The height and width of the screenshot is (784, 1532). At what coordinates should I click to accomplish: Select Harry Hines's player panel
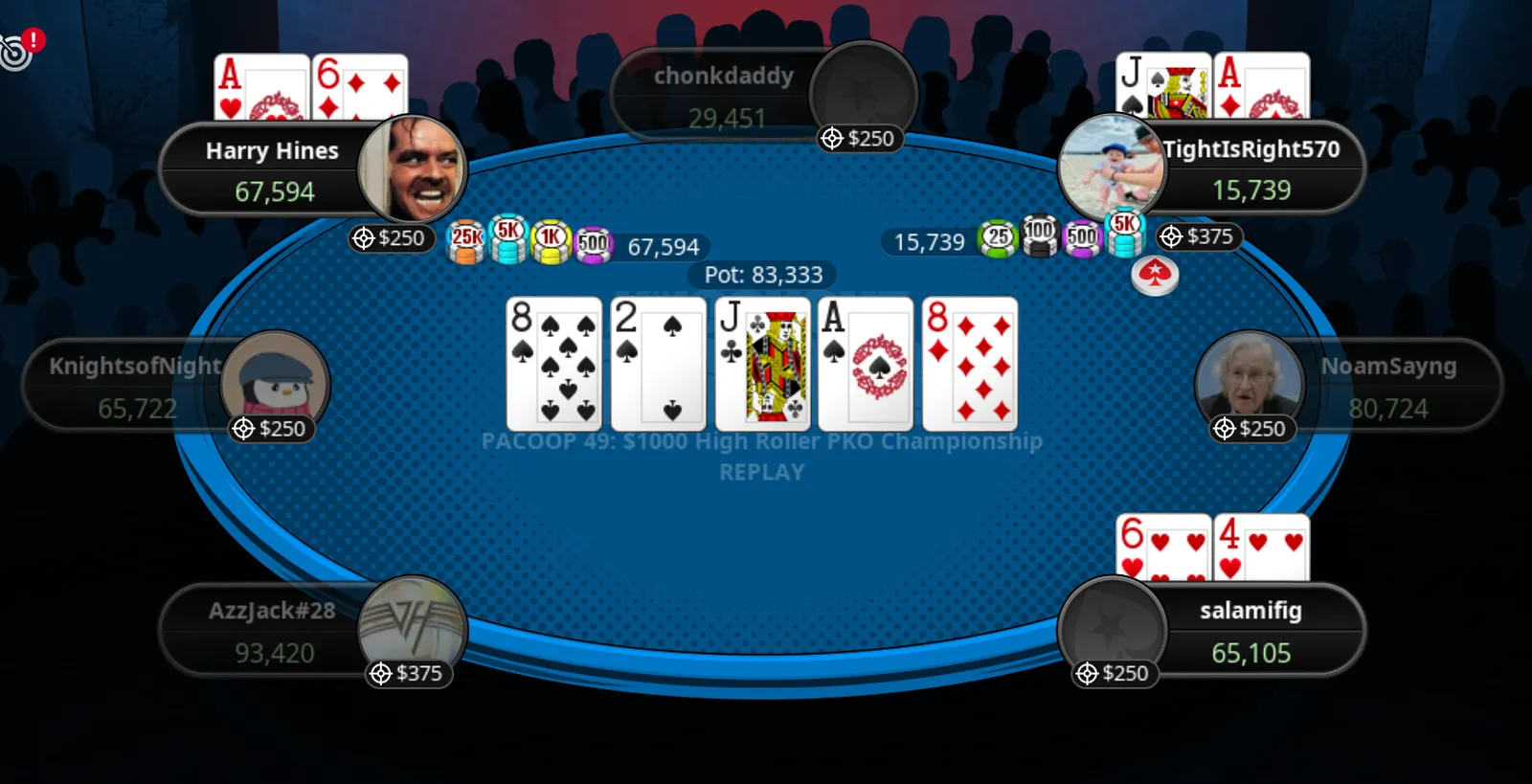pyautogui.click(x=272, y=170)
